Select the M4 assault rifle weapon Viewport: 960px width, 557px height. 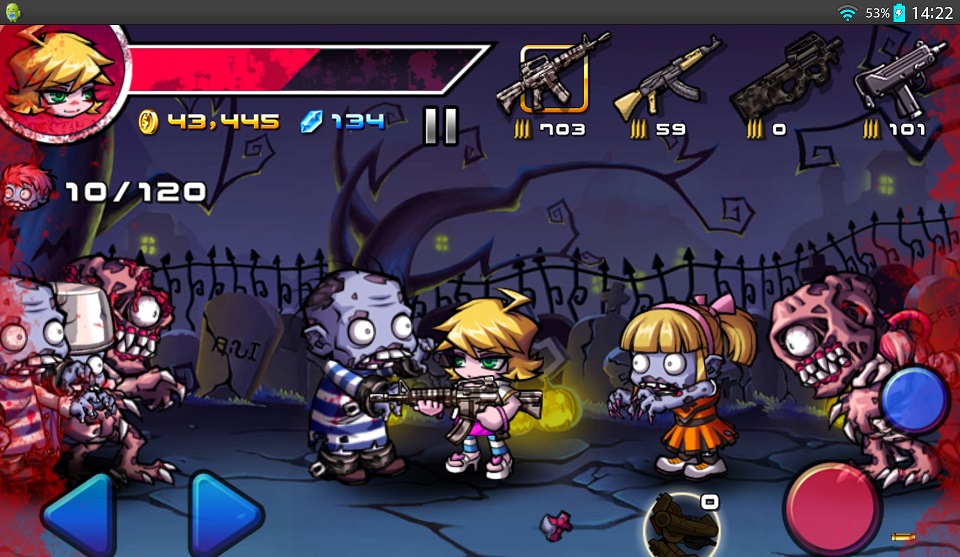(553, 78)
